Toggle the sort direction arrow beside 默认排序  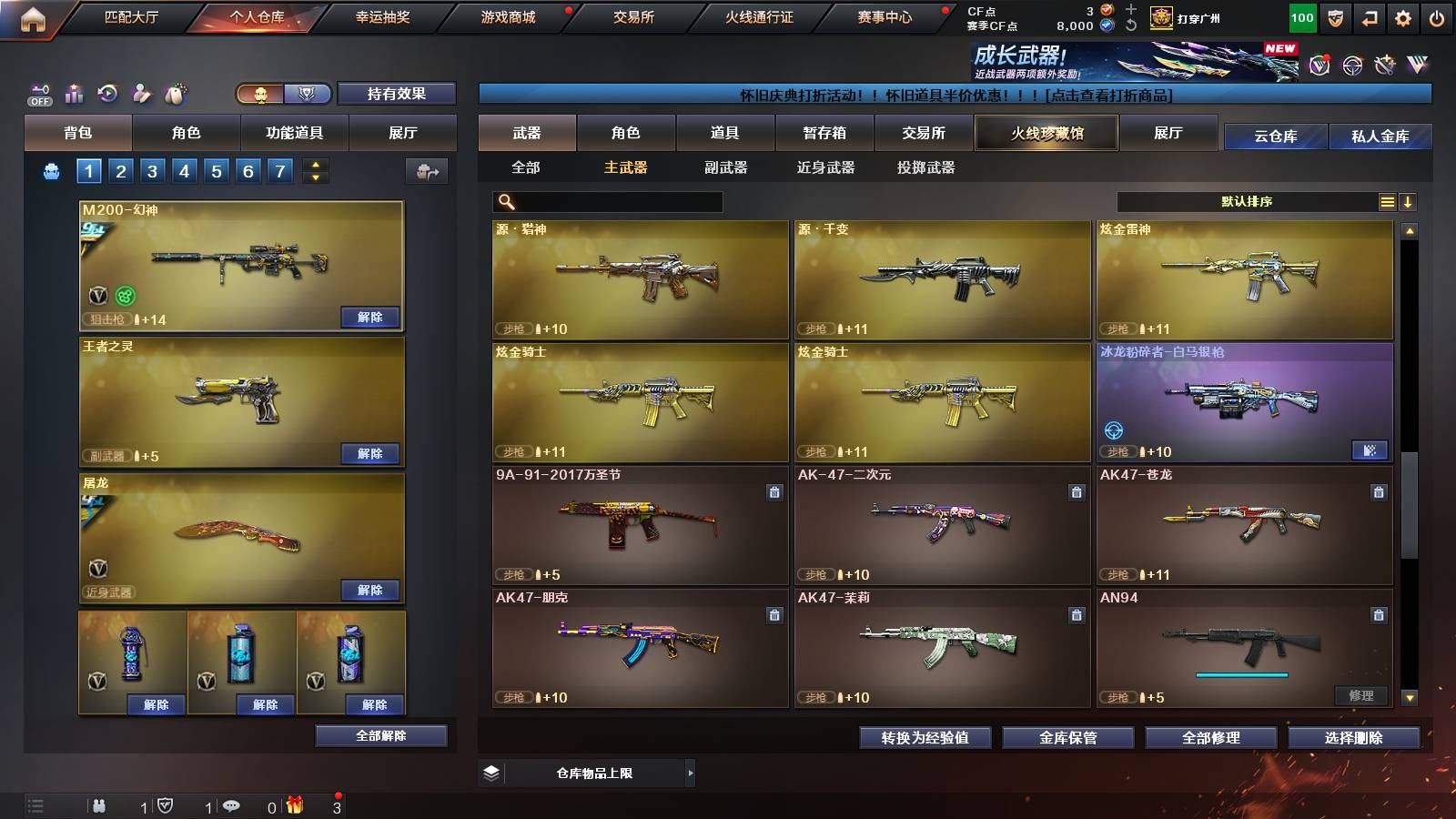(1408, 201)
